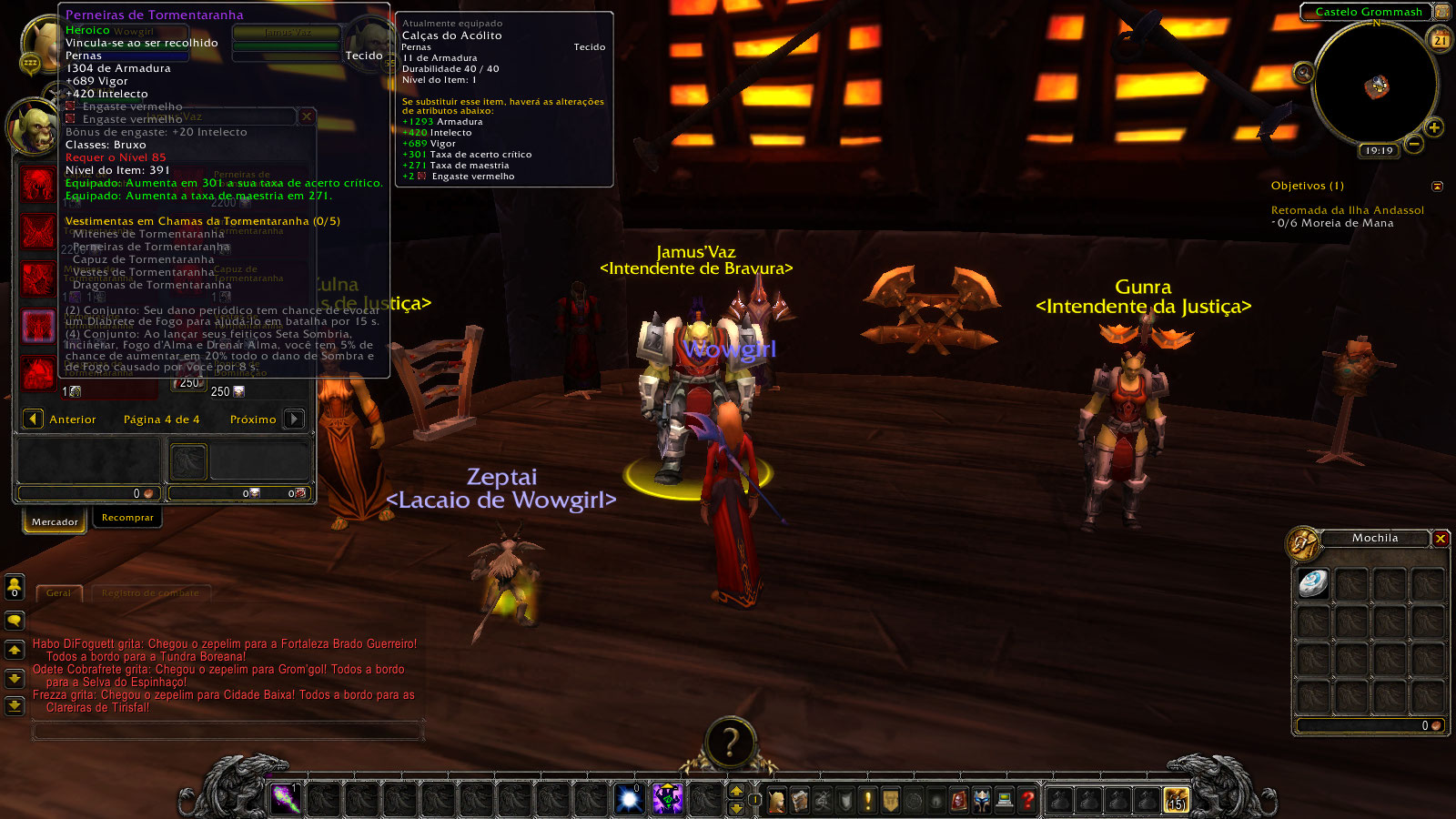1456x819 pixels.
Task: Cast the green-purple bolt spell in first slot
Action: click(x=286, y=799)
